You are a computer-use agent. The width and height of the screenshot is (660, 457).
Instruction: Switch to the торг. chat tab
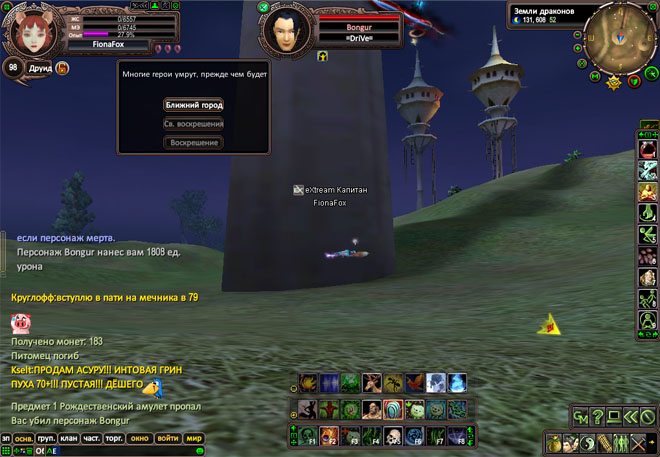tap(115, 437)
